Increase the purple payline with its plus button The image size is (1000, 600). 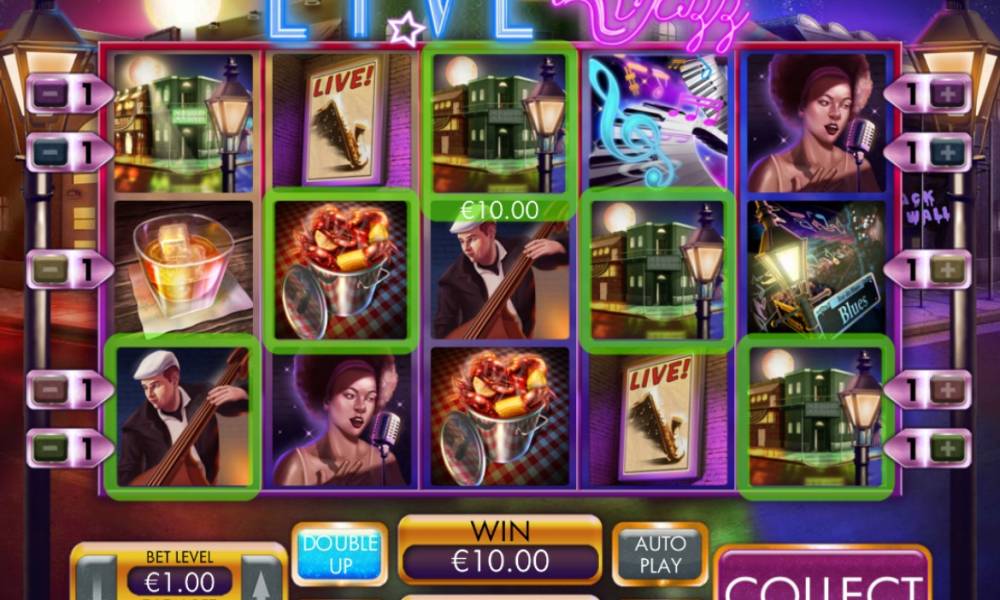946,95
